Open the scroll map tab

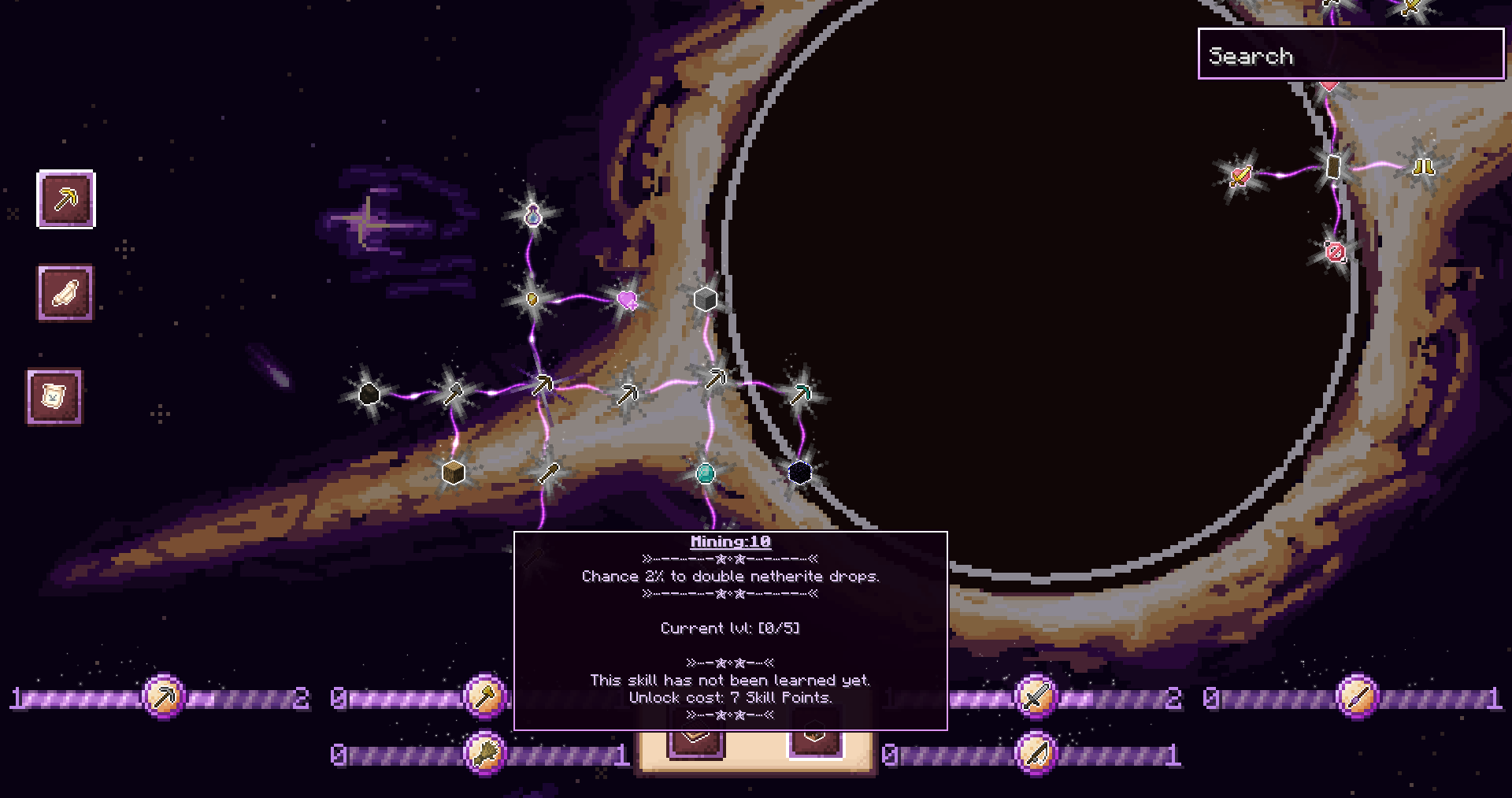tap(54, 396)
